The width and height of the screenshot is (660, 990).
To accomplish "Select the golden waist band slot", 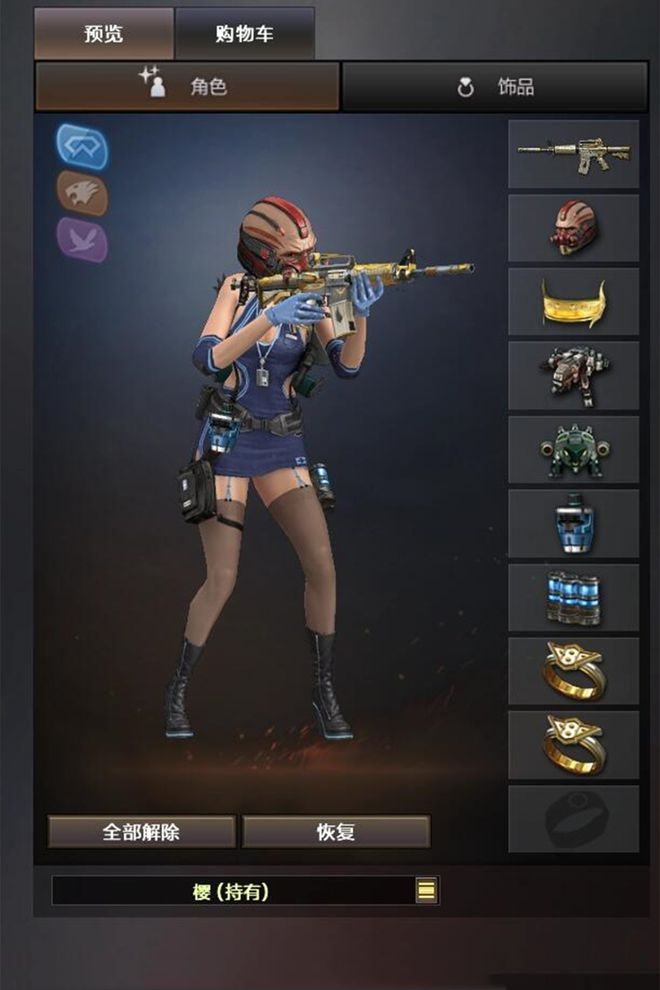I will 573,302.
